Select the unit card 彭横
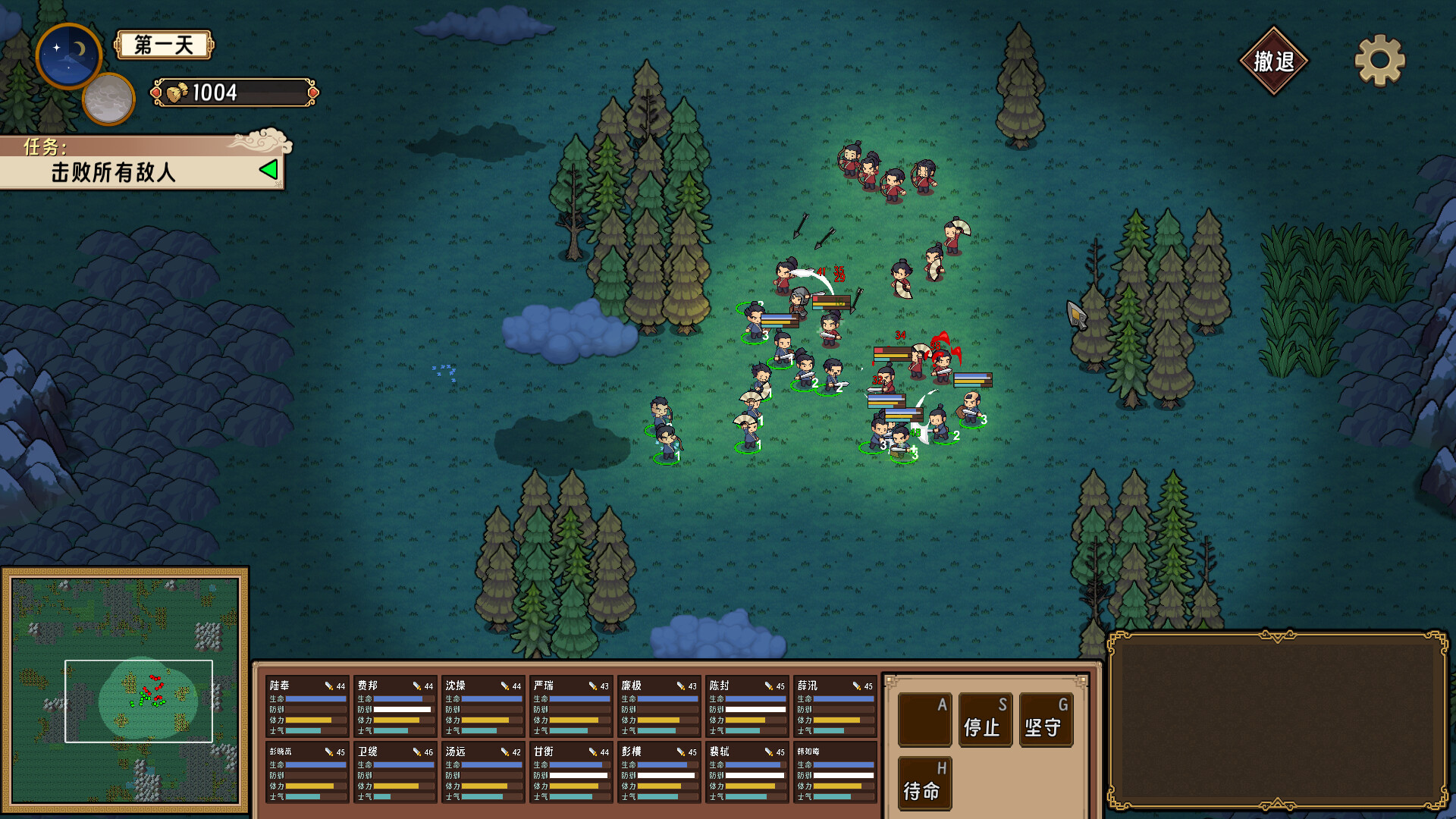The height and width of the screenshot is (819, 1456). pyautogui.click(x=659, y=773)
